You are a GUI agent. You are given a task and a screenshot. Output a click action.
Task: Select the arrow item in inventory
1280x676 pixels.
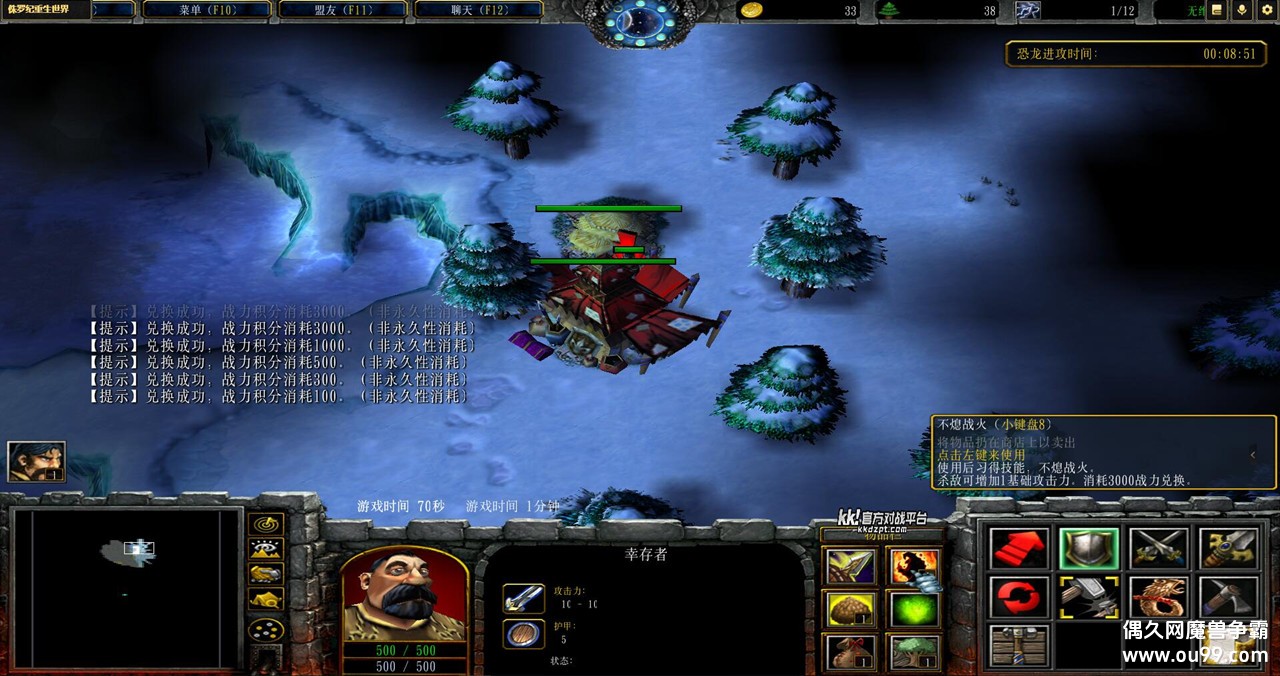(x=850, y=567)
